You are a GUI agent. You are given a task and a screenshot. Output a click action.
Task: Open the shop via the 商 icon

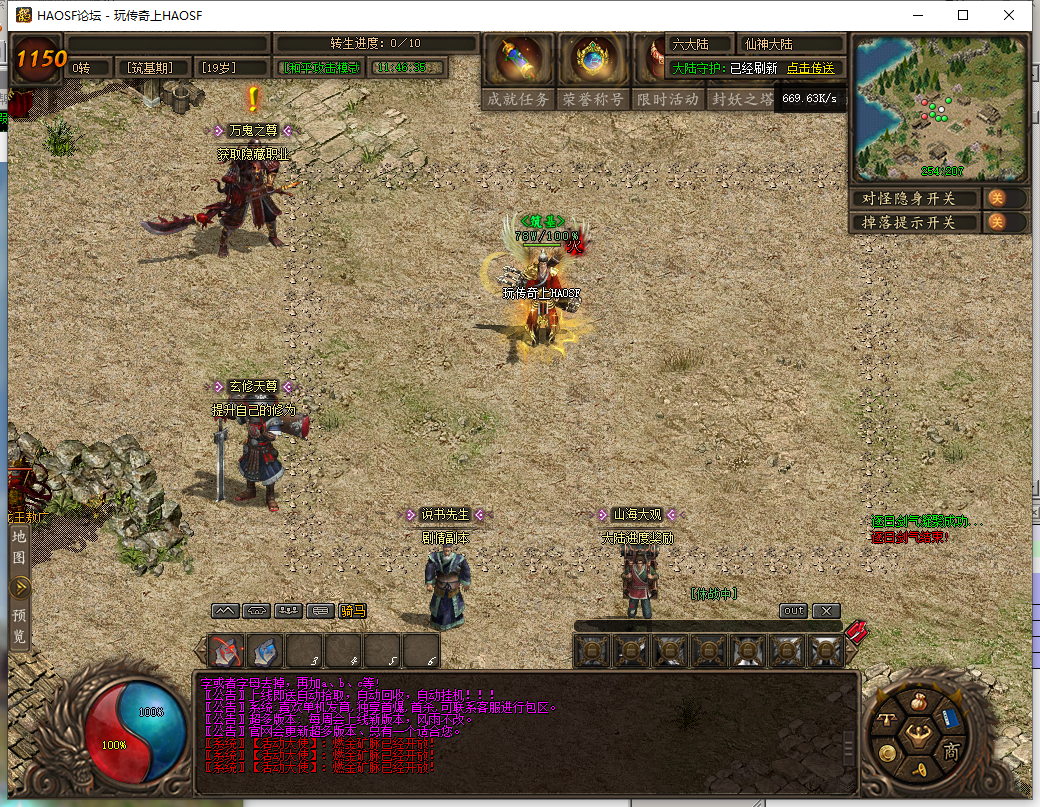coord(951,752)
